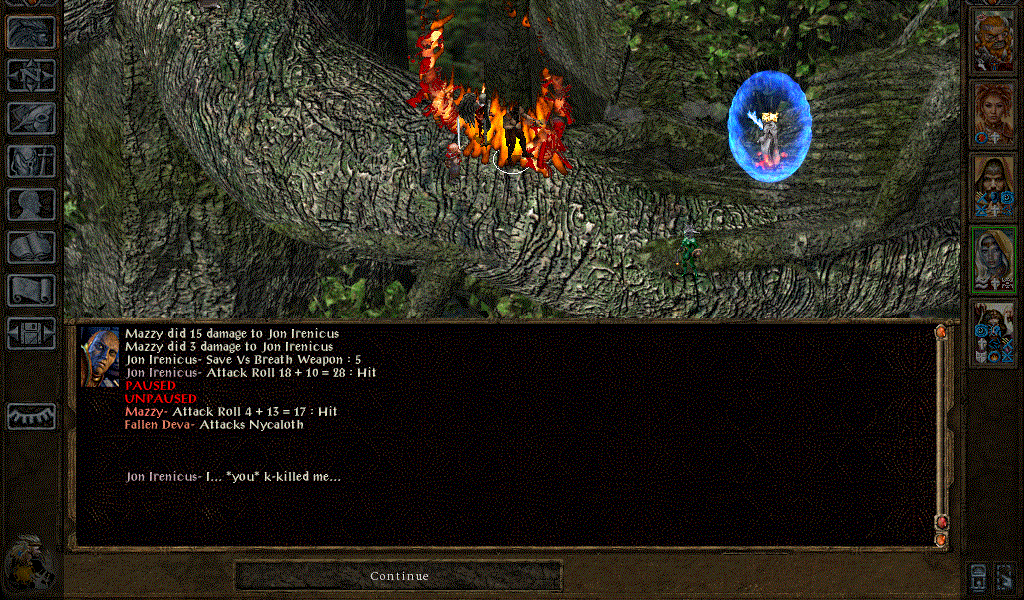Click the Irenicus speaker portrait in dialogue
This screenshot has width=1024, height=600.
tap(100, 356)
